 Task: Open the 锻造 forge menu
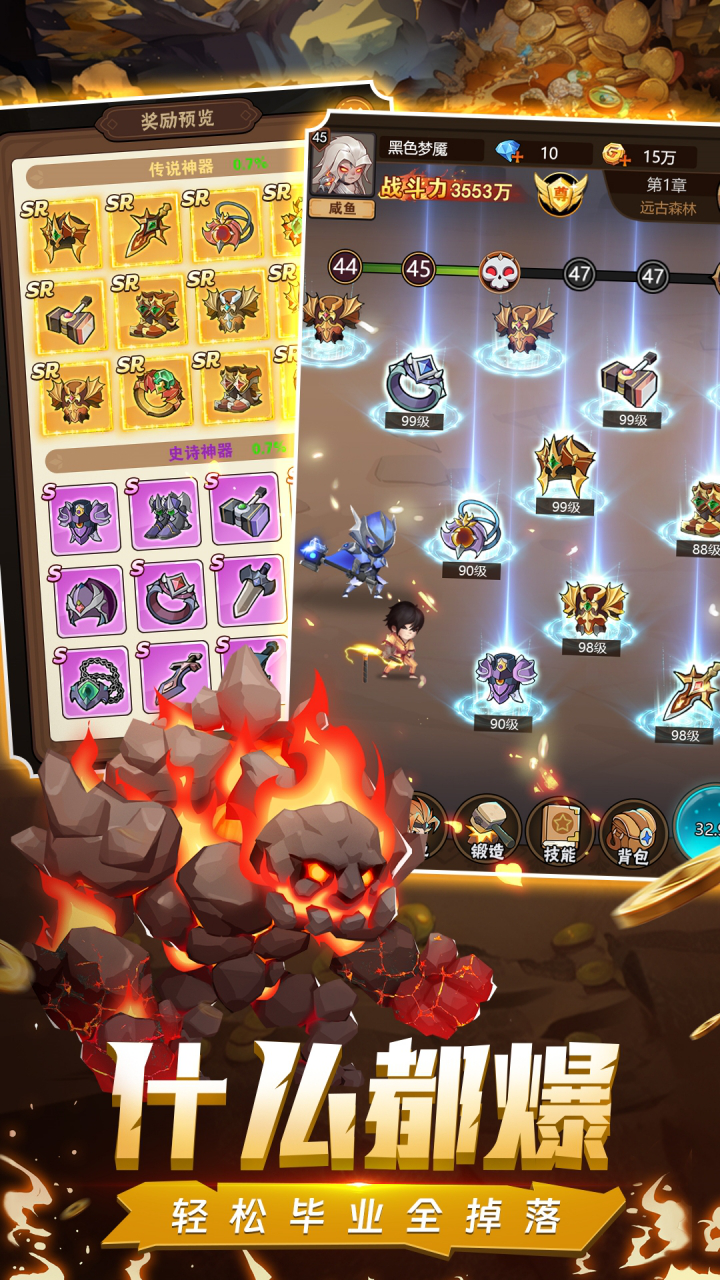[x=487, y=829]
